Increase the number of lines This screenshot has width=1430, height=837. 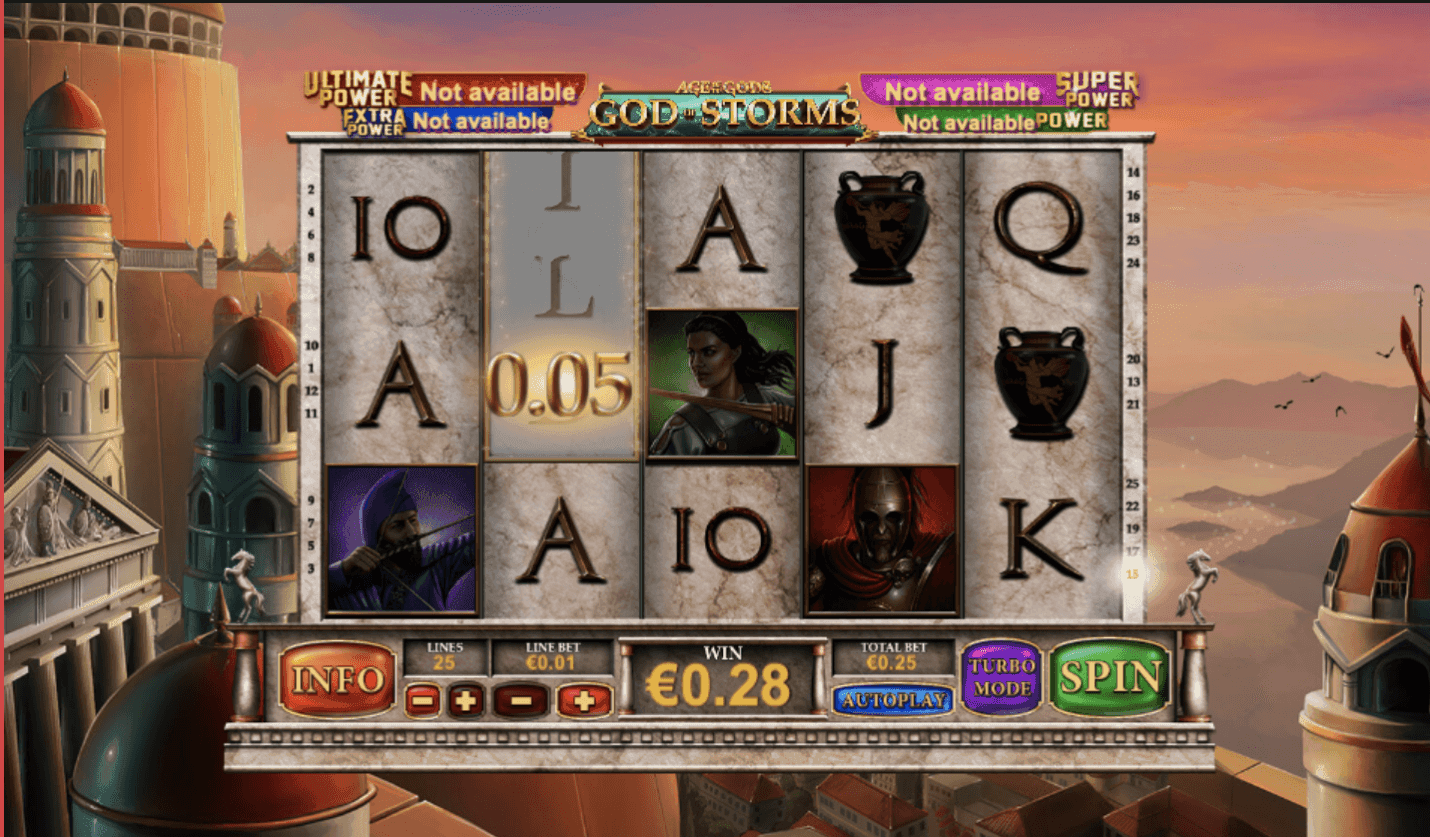(465, 701)
